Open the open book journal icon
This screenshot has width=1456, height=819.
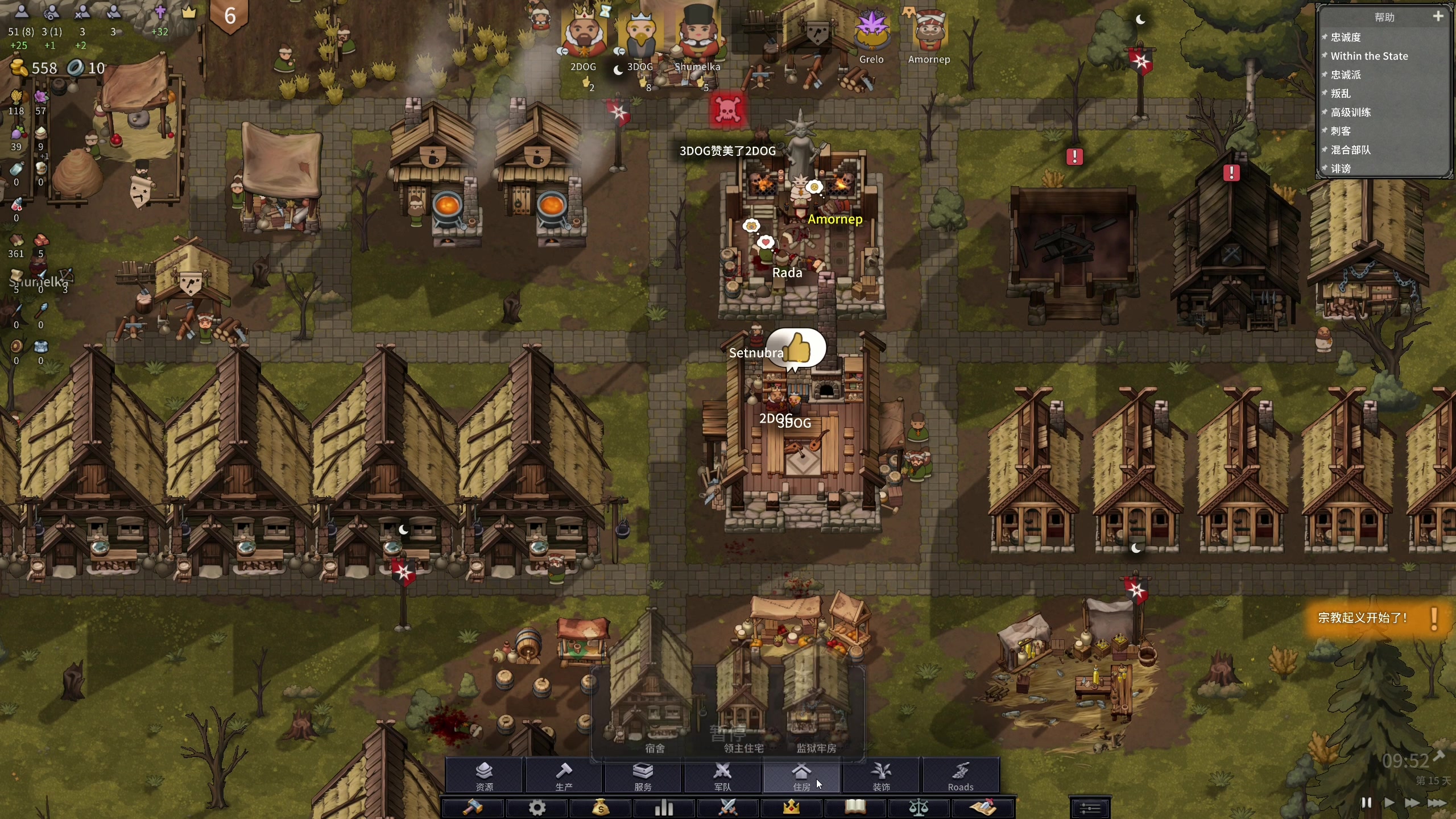(855, 808)
